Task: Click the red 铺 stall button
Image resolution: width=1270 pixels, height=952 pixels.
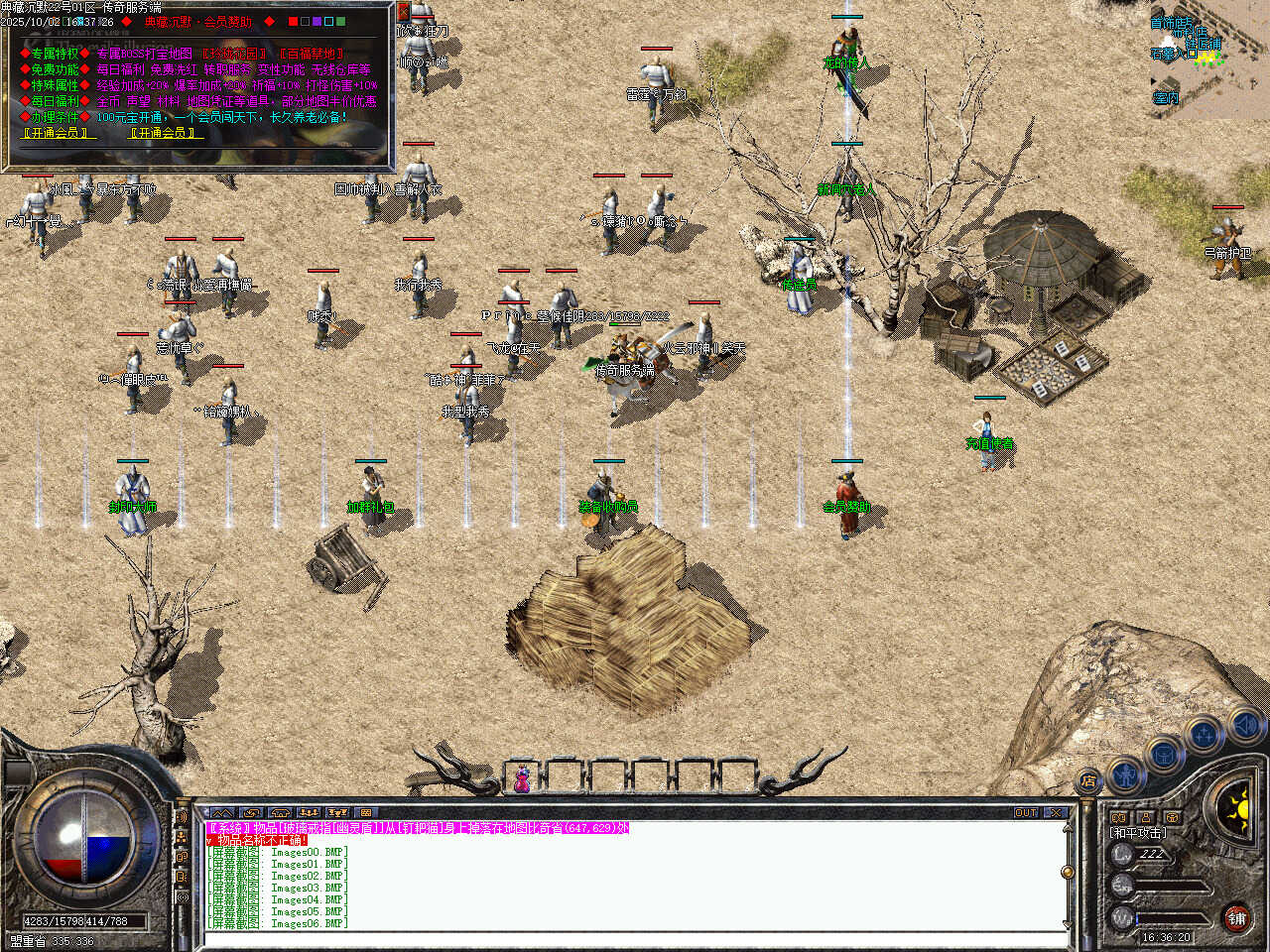Action: (x=1236, y=917)
